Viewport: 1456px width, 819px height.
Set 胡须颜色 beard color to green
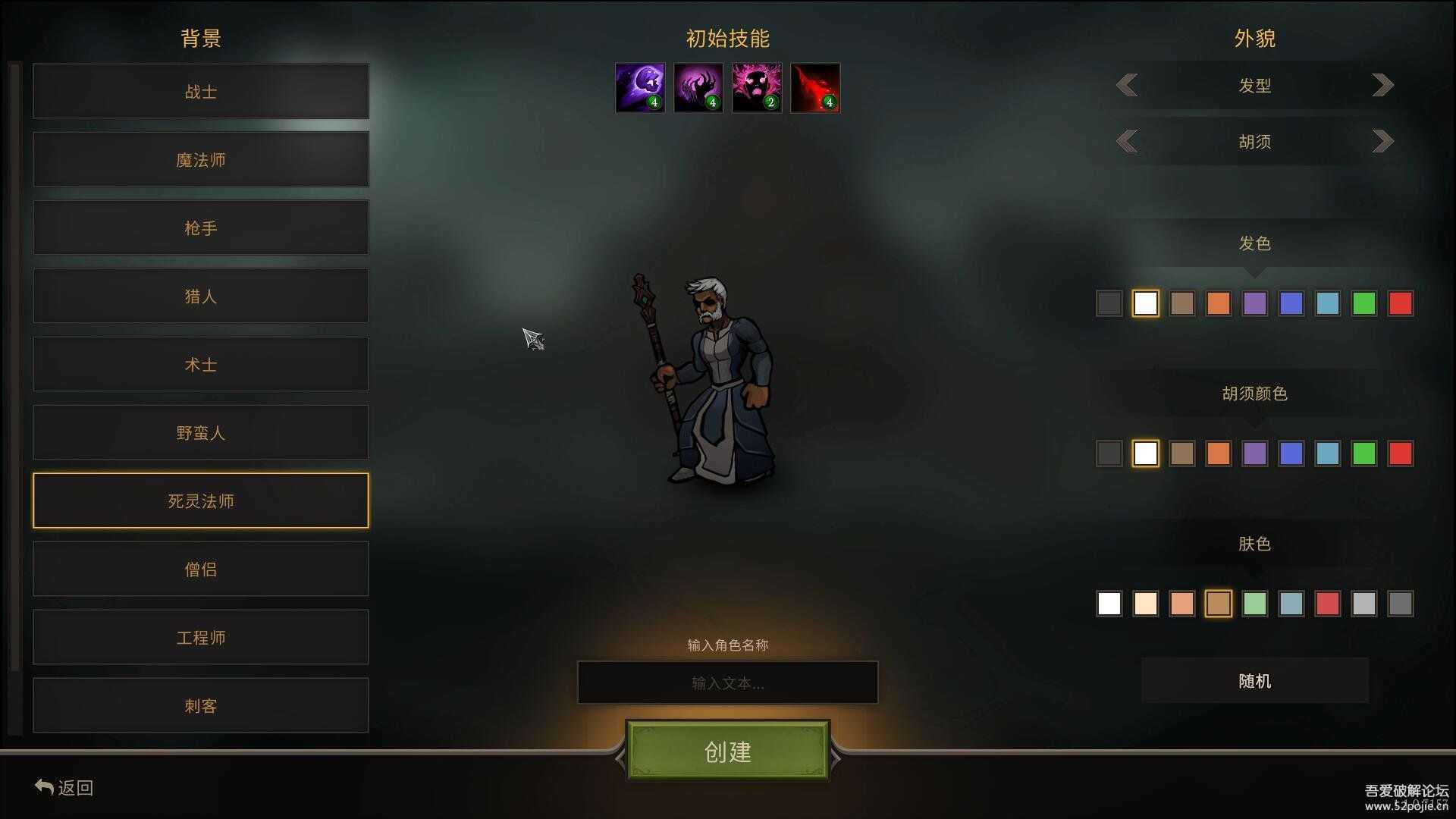coord(1363,453)
